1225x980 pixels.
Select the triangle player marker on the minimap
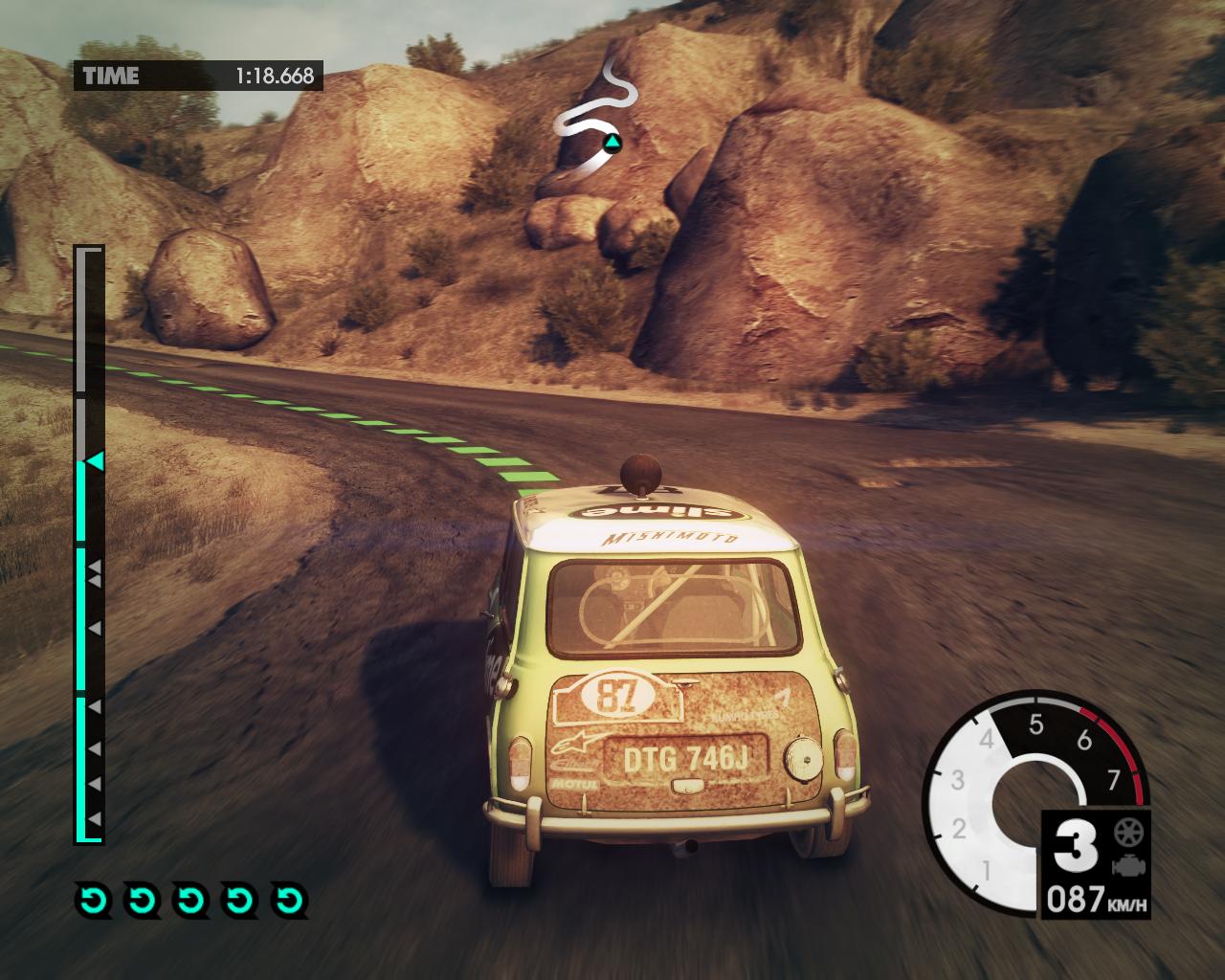tap(610, 145)
